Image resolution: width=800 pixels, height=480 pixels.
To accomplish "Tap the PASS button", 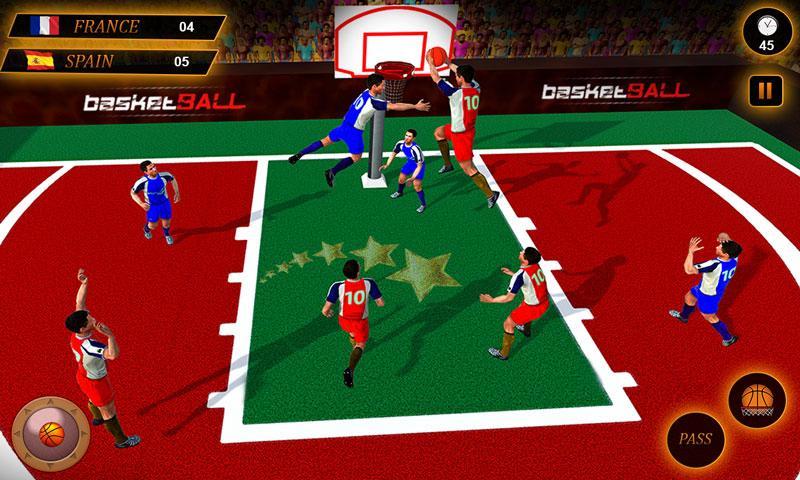I will tap(695, 438).
